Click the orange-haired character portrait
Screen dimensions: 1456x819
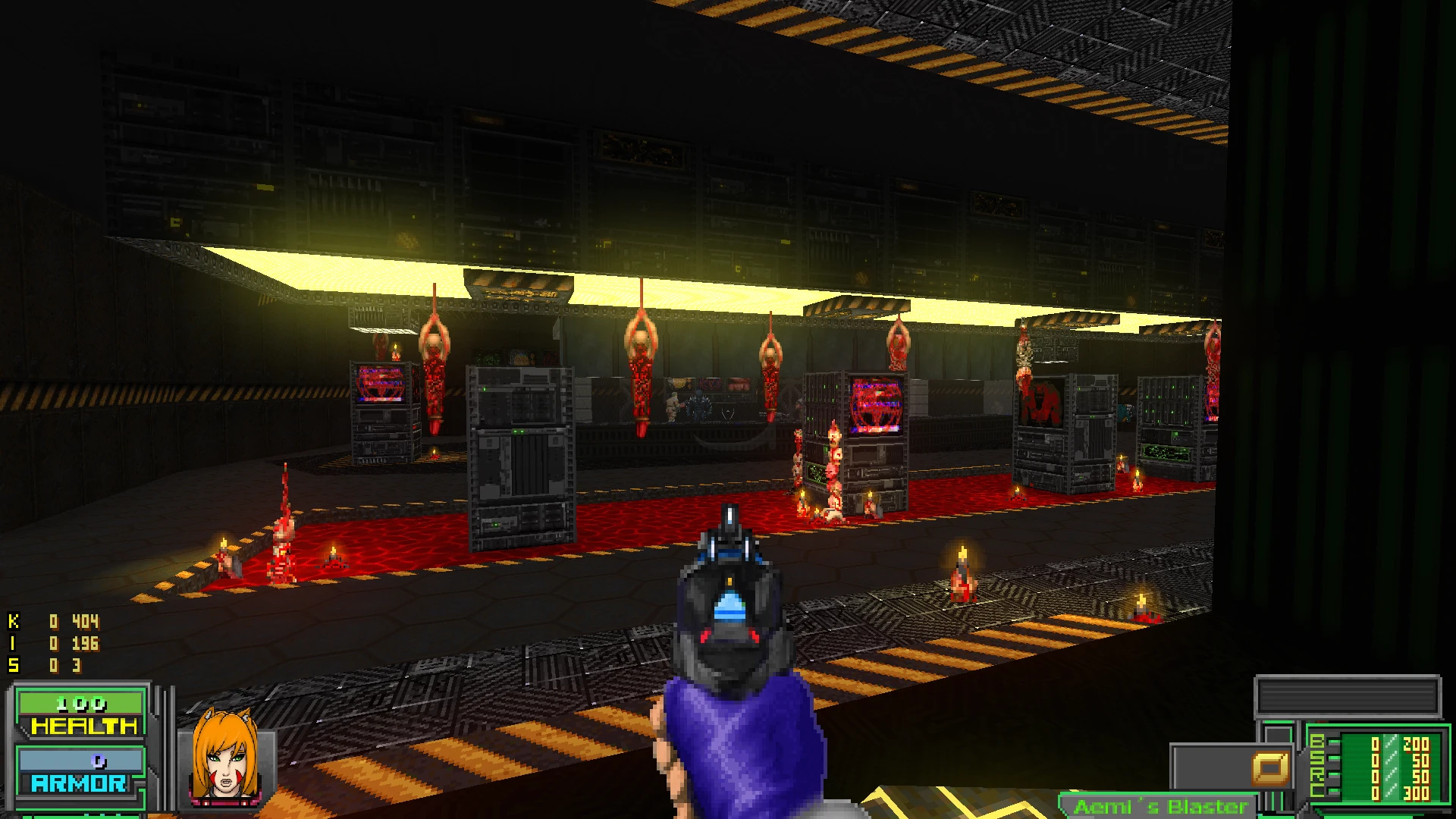tap(225, 758)
